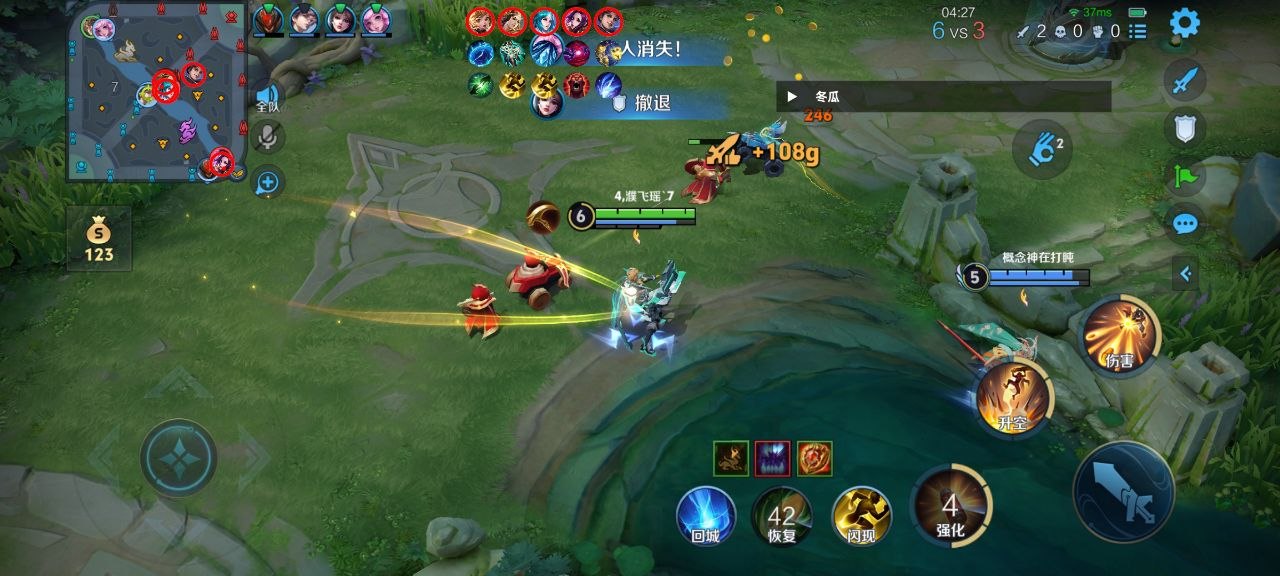Select the blue sword attack signal
Viewport: 1280px width, 576px height.
(x=1185, y=80)
